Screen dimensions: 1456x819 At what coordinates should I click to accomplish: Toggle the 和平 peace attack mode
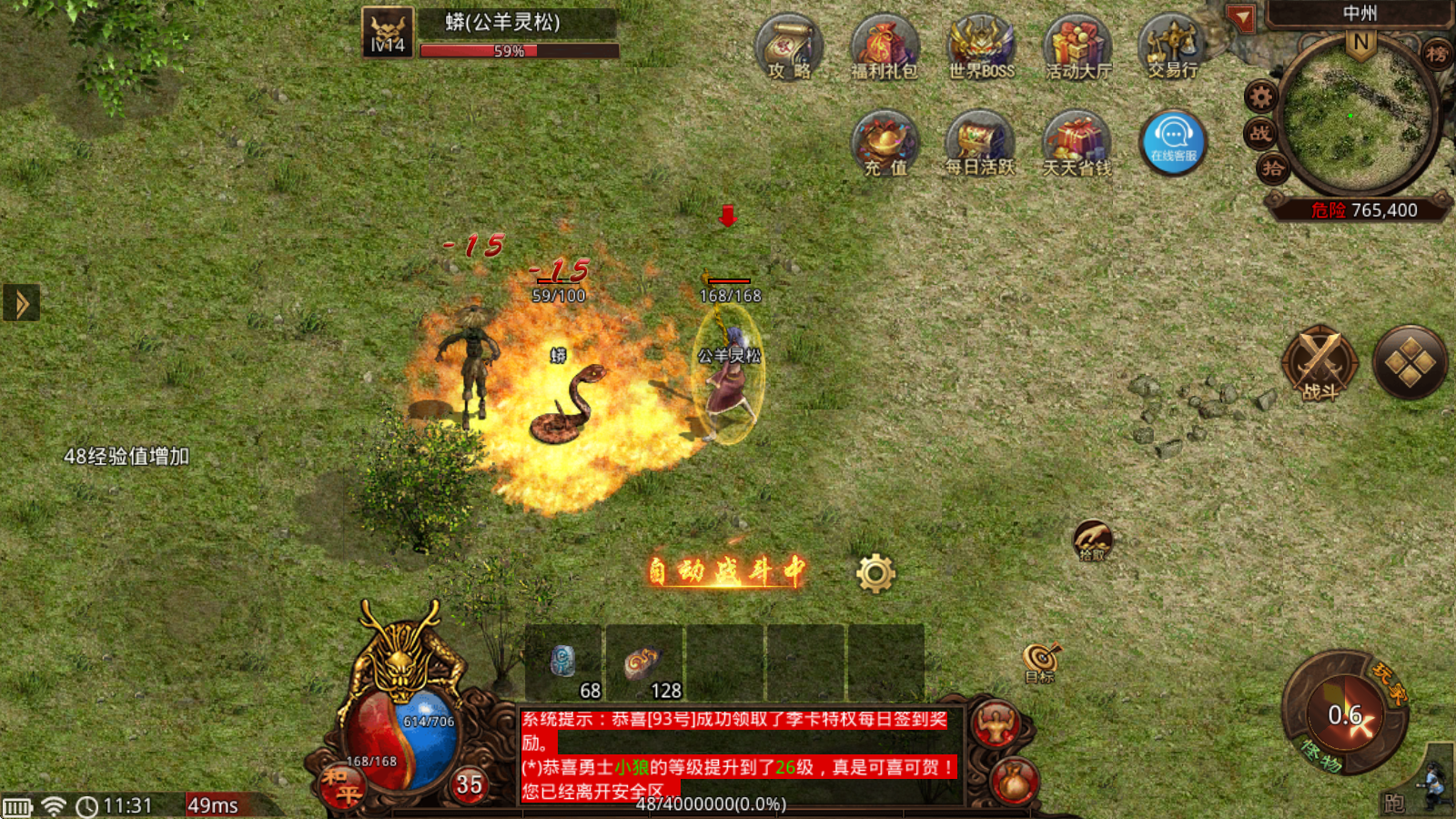coord(343,784)
